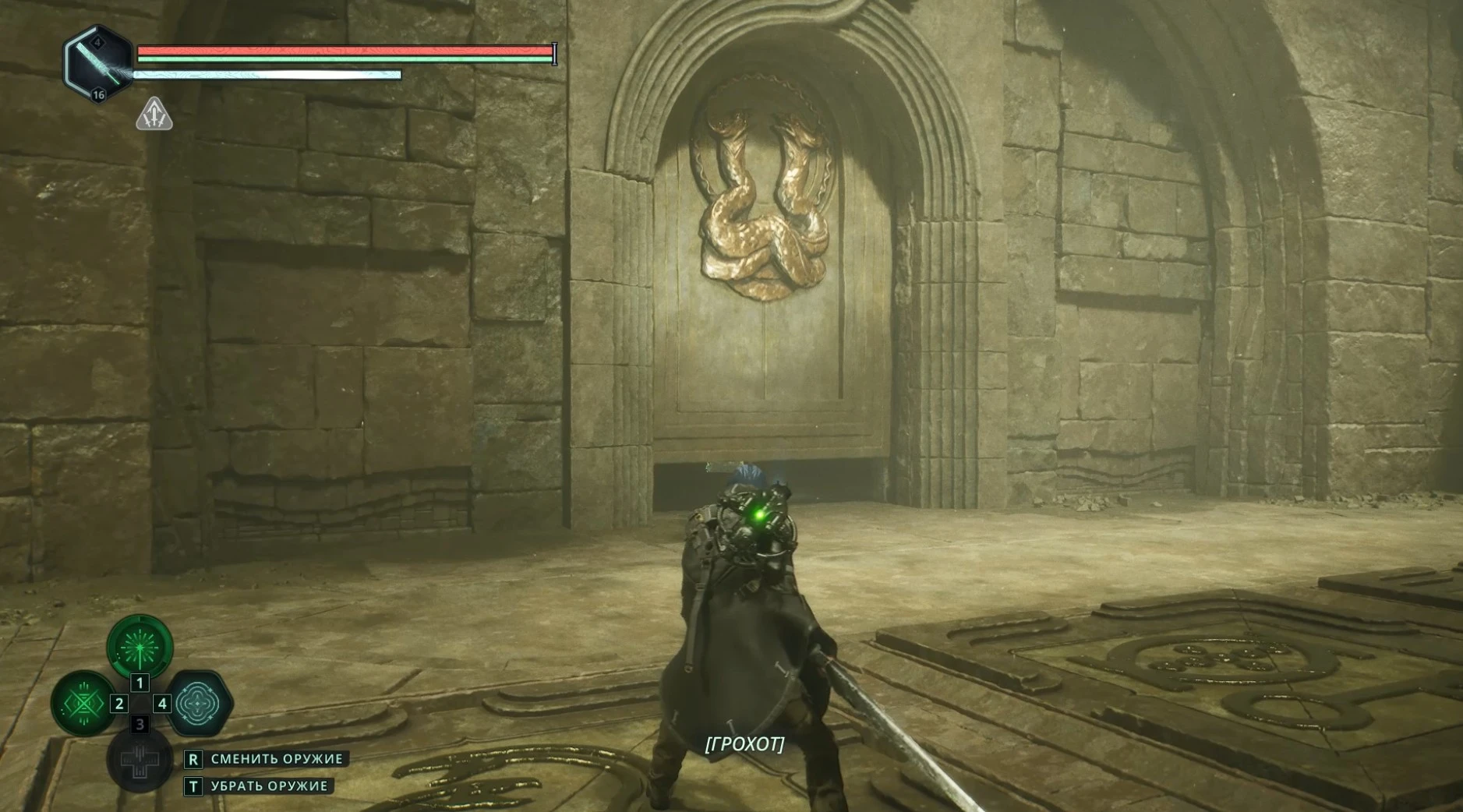Screen dimensions: 1463x812
Task: Select the green starburst ability in slot 1
Action: coord(140,646)
